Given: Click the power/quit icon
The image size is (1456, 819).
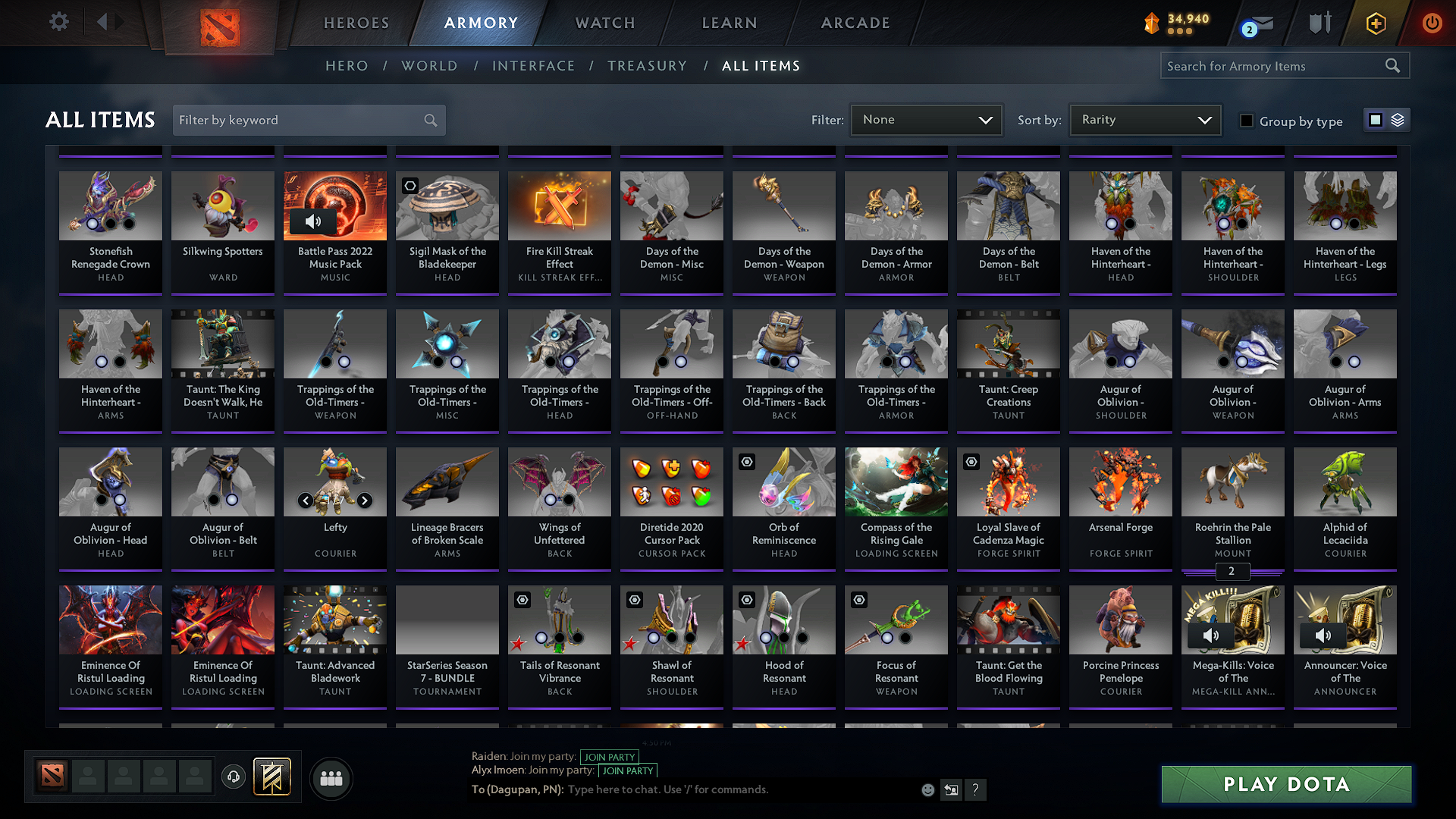Looking at the screenshot, I should [1432, 23].
